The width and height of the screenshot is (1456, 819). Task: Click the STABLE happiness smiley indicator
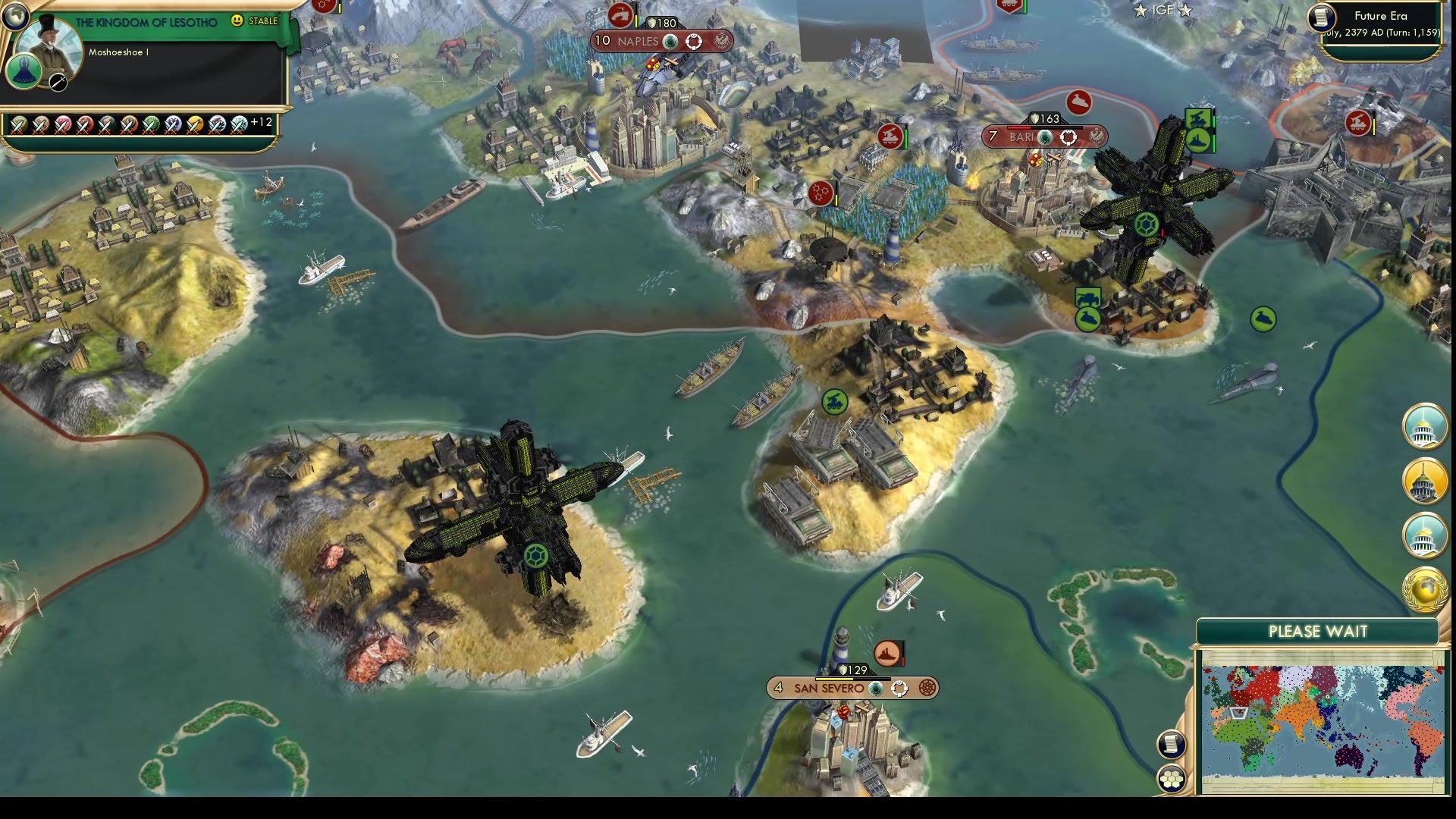click(x=237, y=20)
